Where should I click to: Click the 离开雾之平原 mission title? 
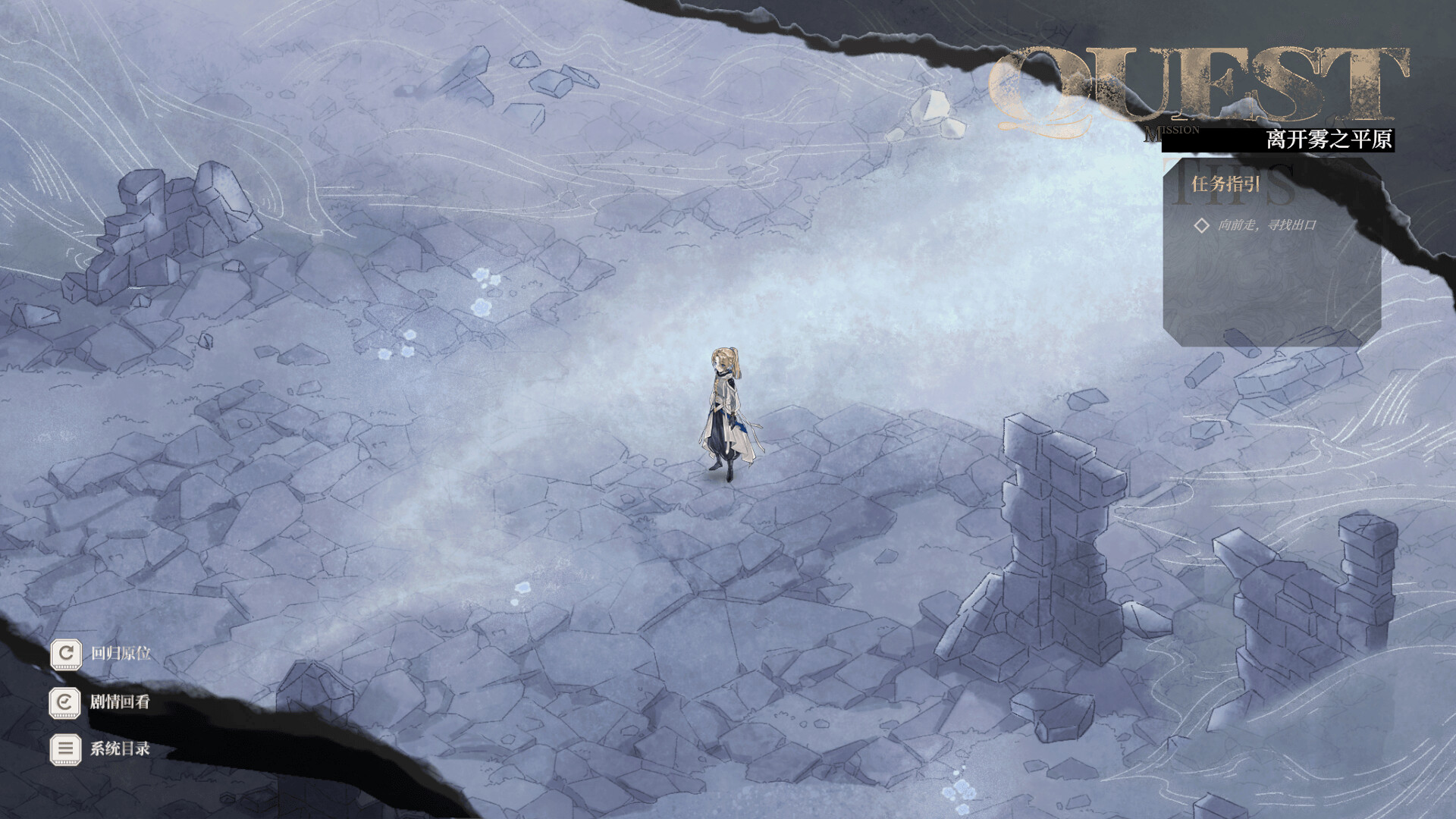(1329, 140)
